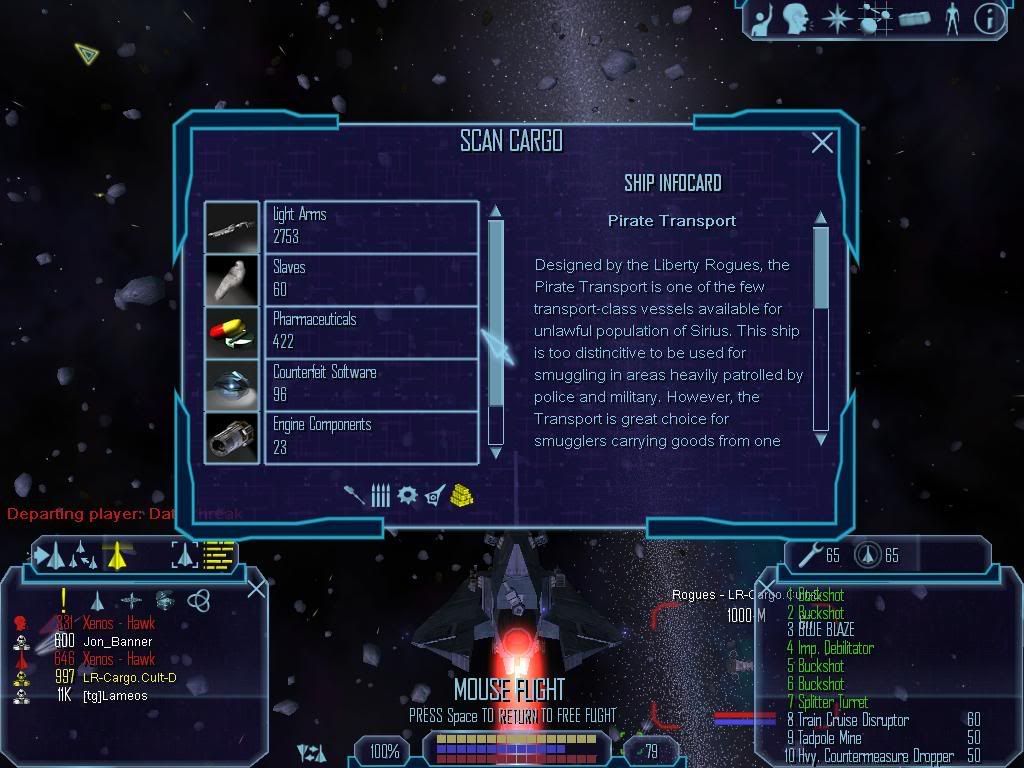Open chat via the speaking head icon

pos(795,19)
